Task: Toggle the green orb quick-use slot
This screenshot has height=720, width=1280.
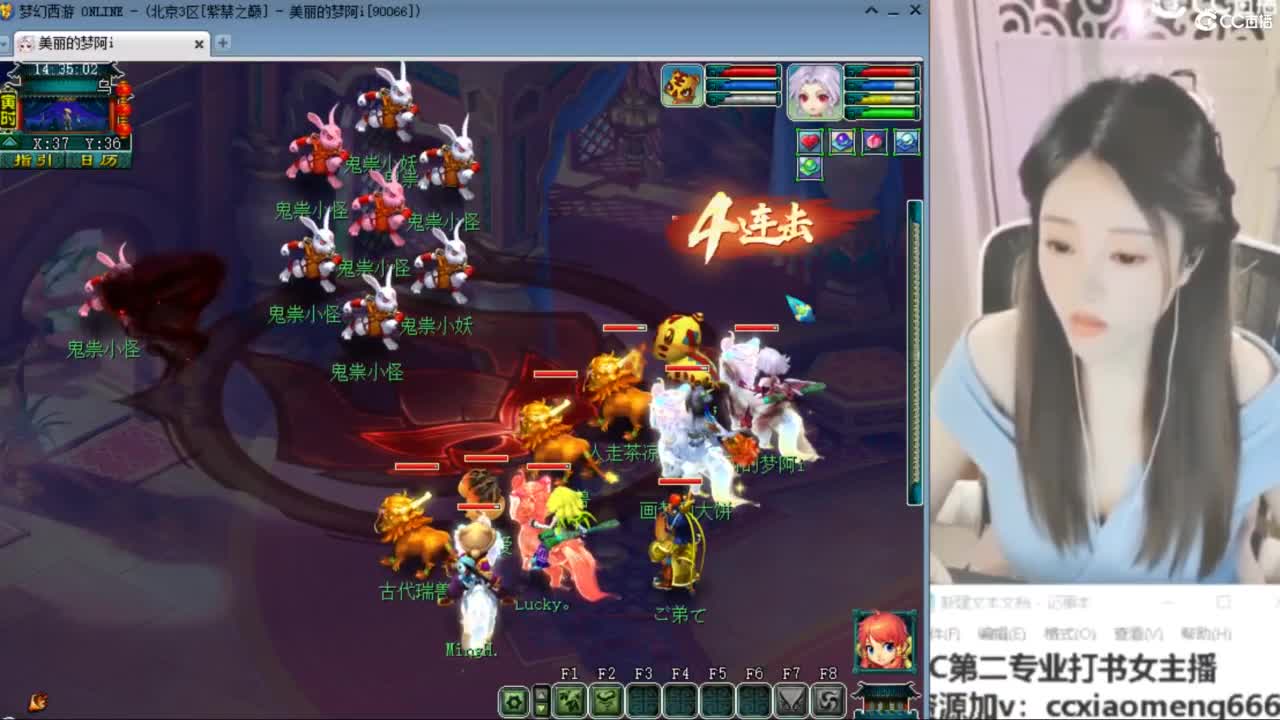Action: coord(810,166)
